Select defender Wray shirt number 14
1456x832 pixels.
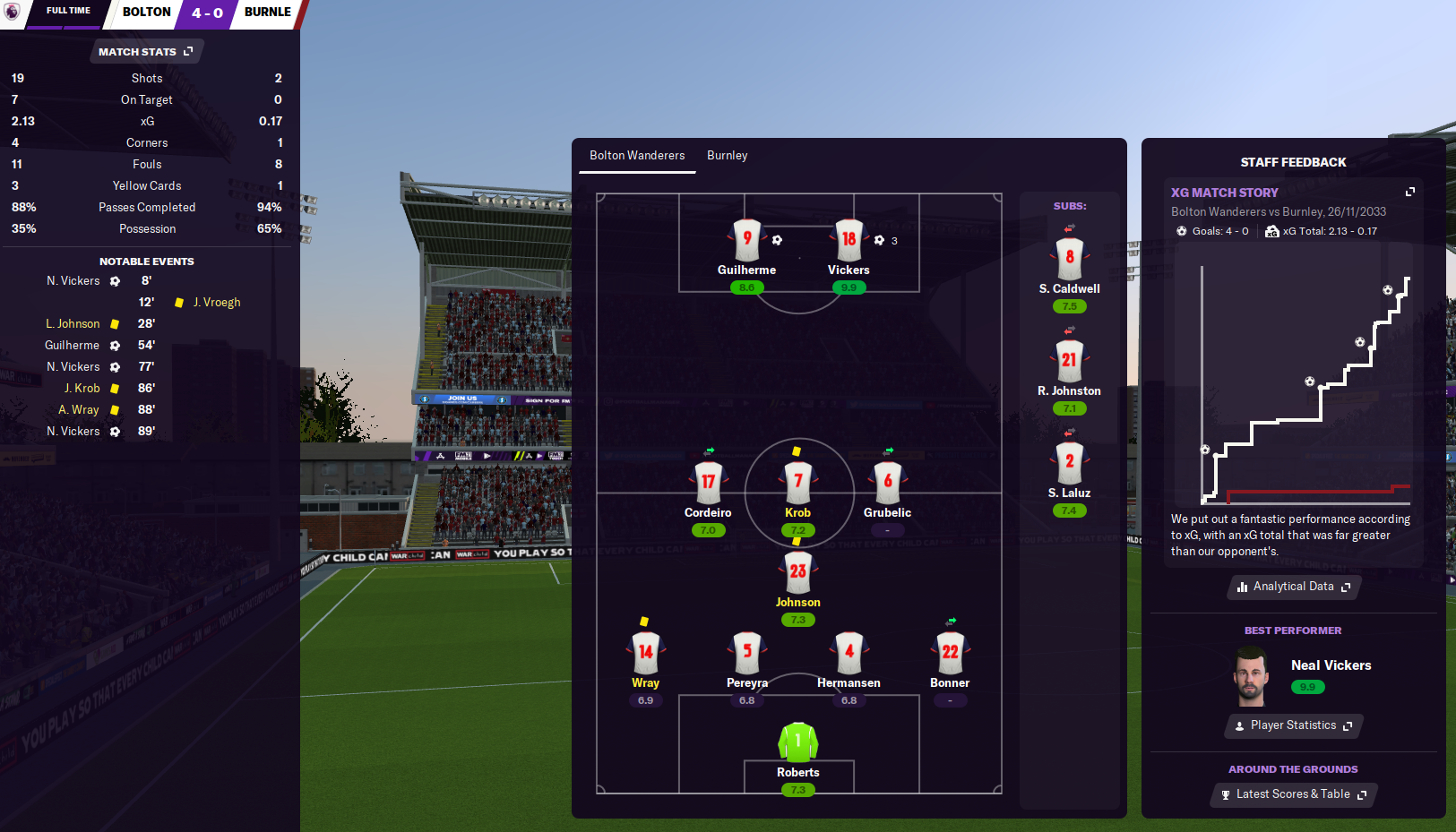(x=645, y=653)
